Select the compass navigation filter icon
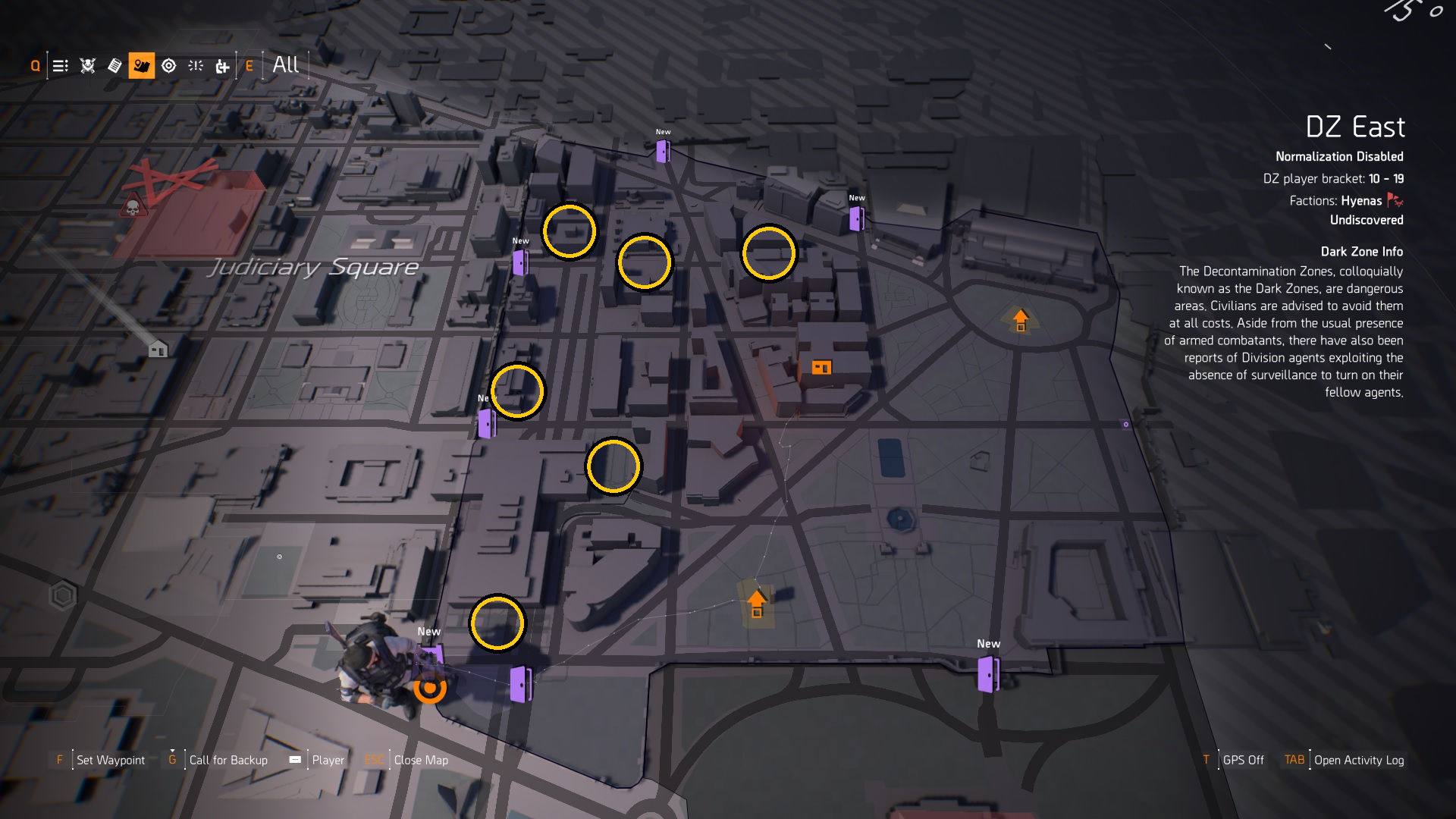 coord(168,66)
